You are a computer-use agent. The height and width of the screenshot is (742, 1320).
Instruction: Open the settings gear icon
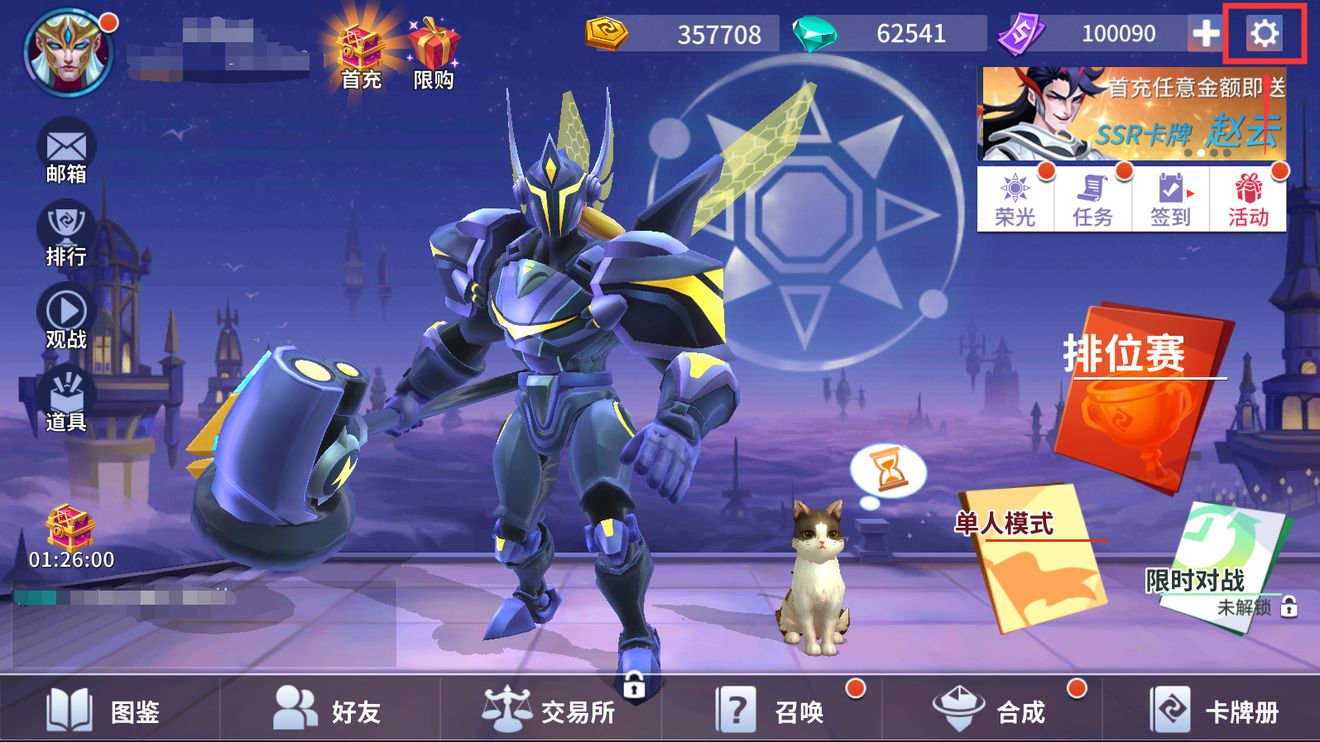coord(1264,34)
